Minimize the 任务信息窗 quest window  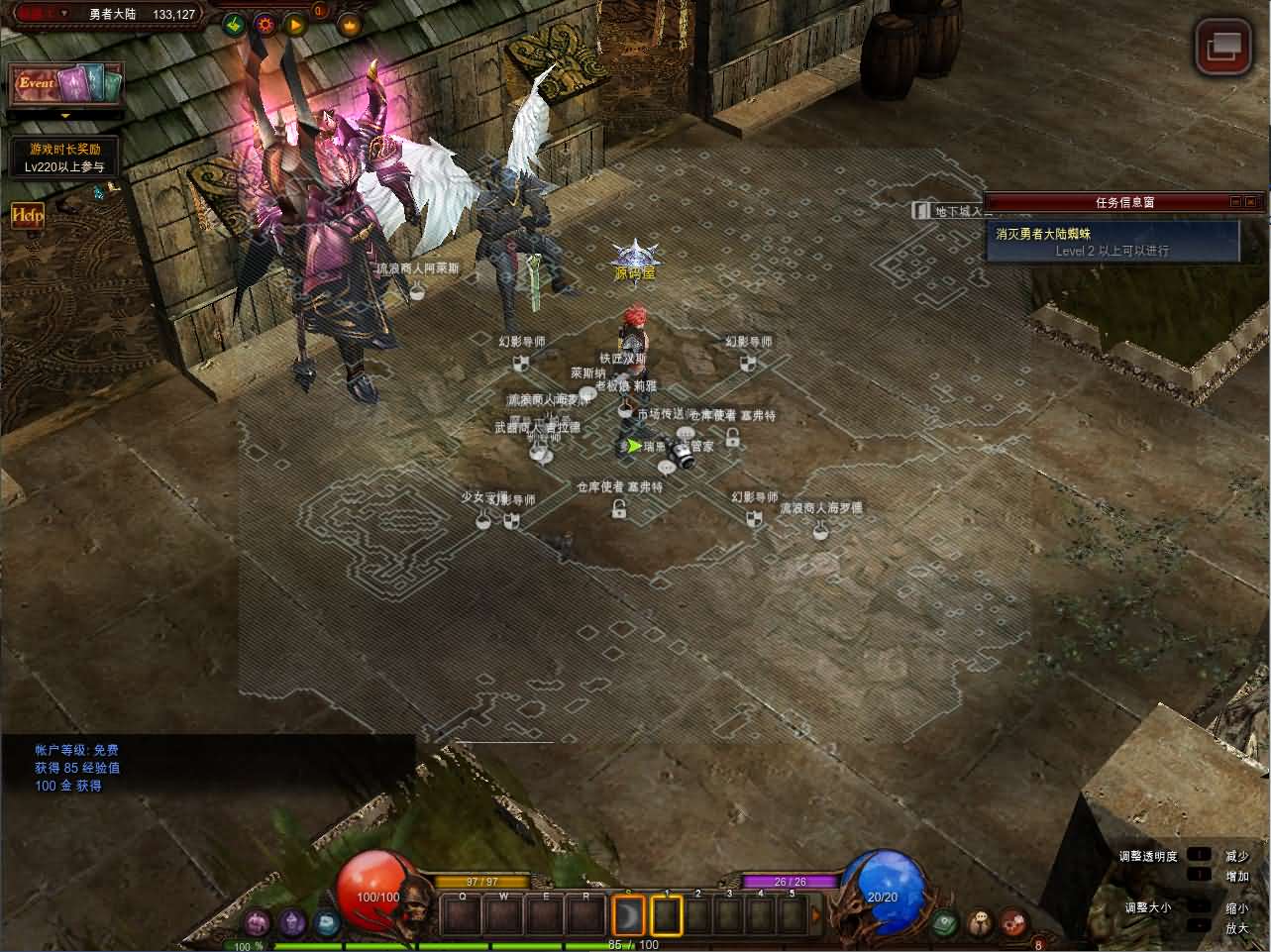point(1235,202)
